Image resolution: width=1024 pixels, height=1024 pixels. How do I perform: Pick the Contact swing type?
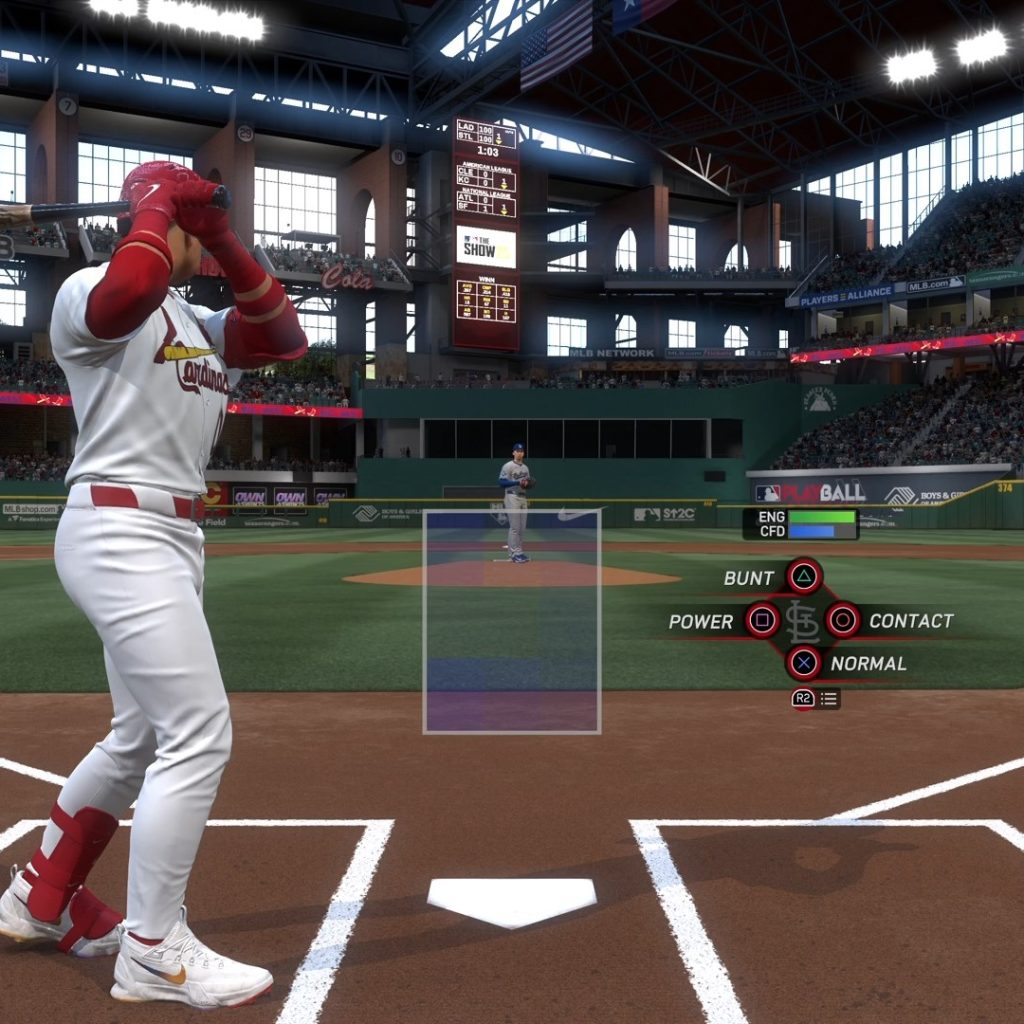(842, 620)
